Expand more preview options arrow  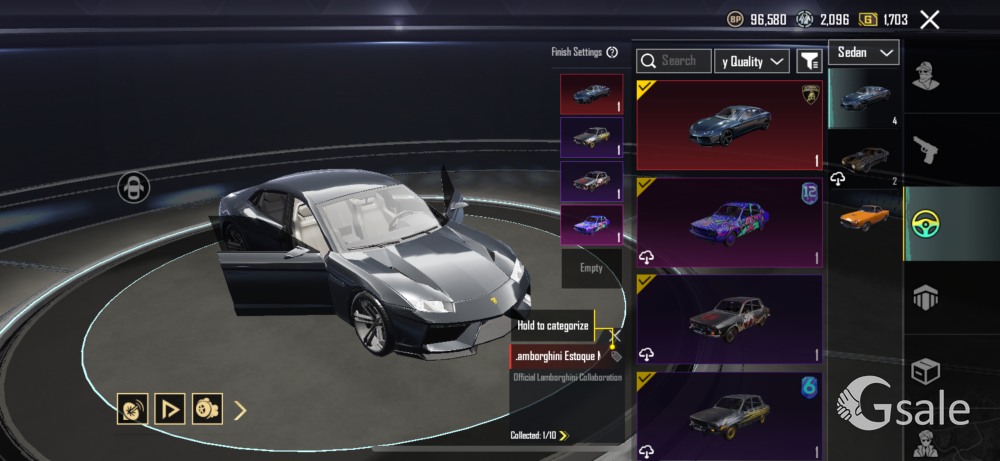point(240,409)
